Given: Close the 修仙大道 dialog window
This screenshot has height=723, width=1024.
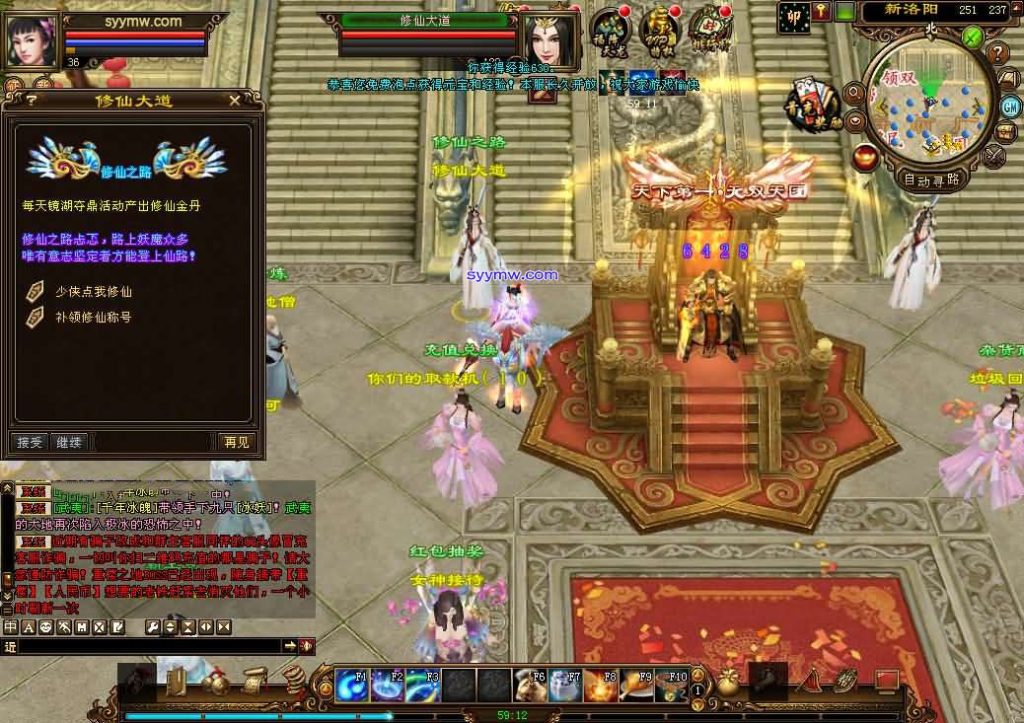Looking at the screenshot, I should pos(233,100).
